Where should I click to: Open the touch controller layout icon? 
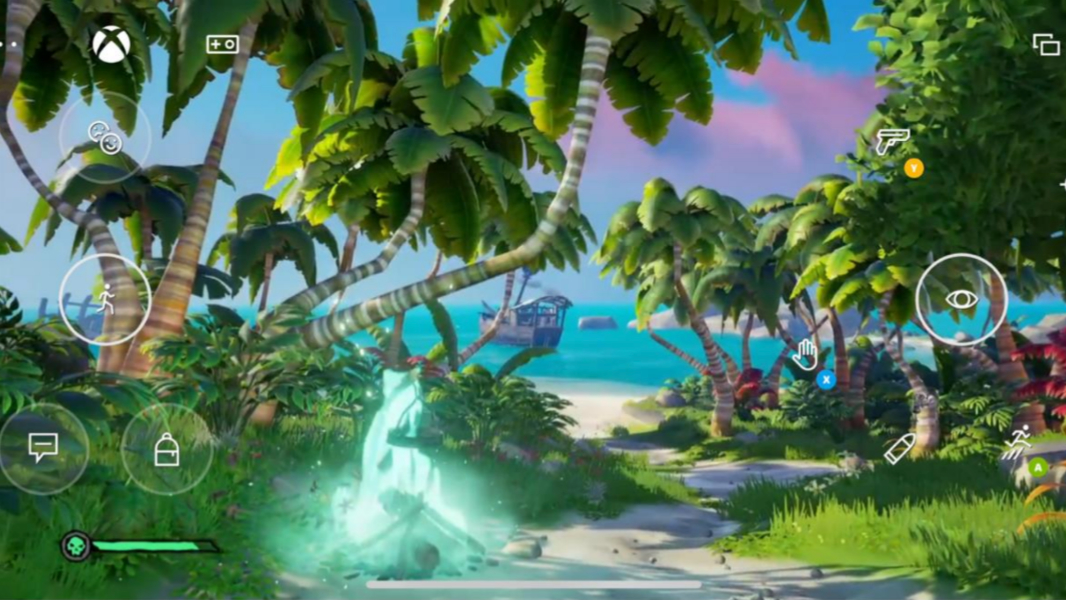[222, 44]
